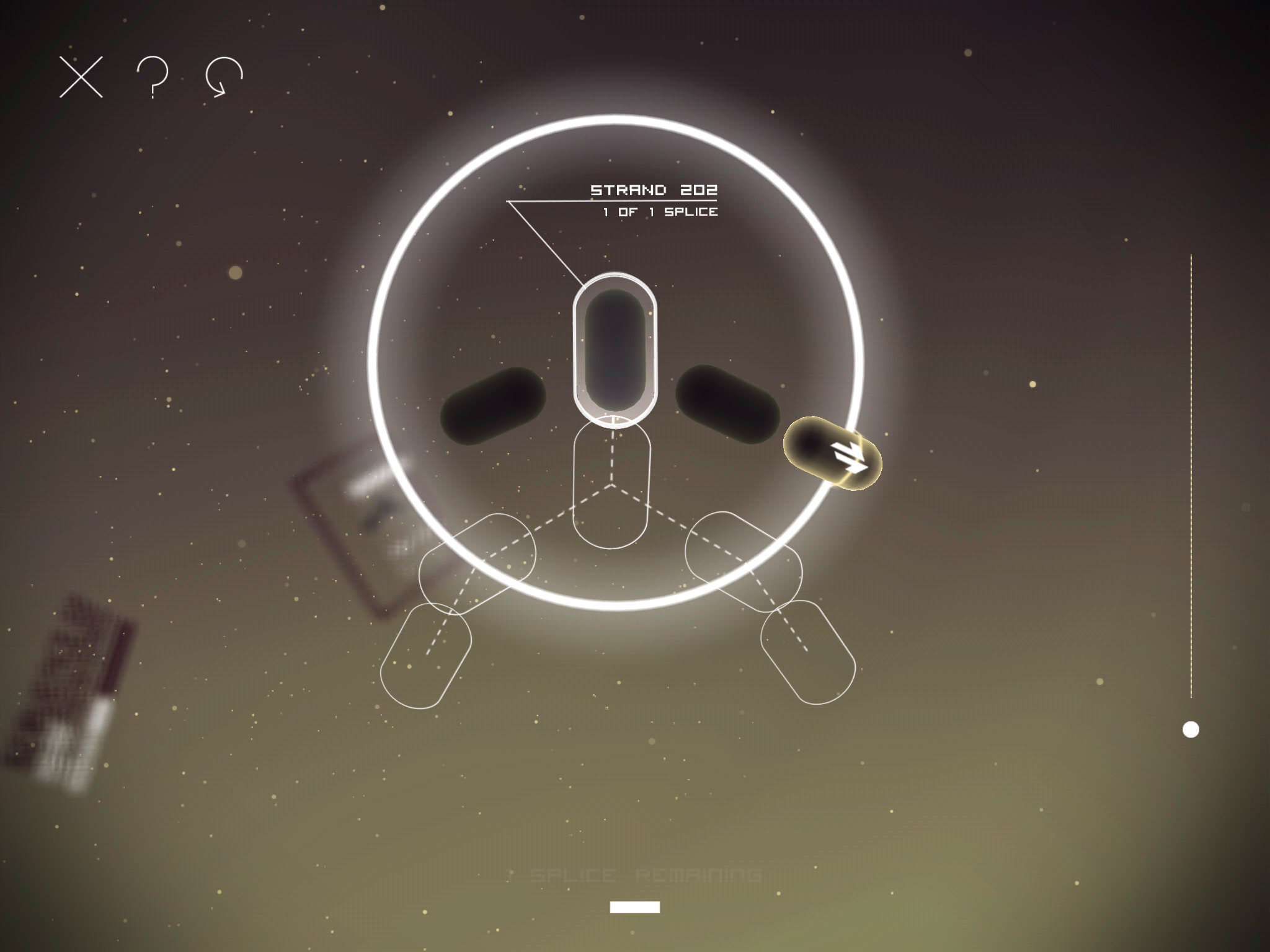Restart the strand with the circular arrow
The height and width of the screenshot is (952, 1270).
pos(224,77)
